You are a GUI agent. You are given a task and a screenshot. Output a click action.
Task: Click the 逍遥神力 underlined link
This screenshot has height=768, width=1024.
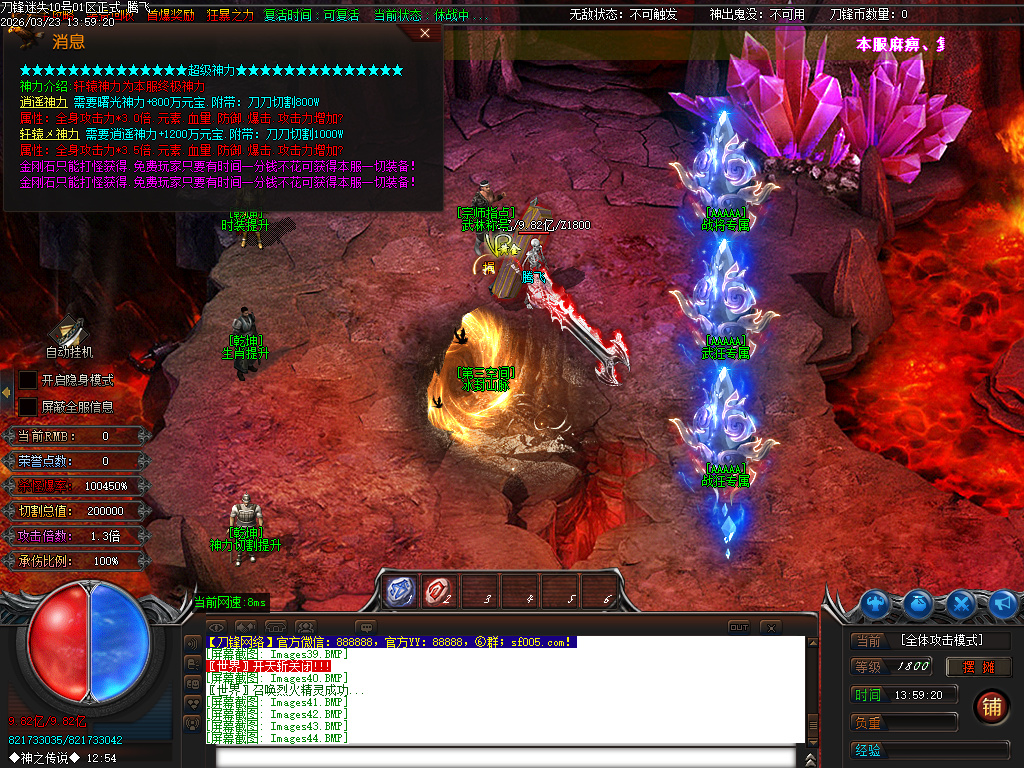click(x=43, y=102)
